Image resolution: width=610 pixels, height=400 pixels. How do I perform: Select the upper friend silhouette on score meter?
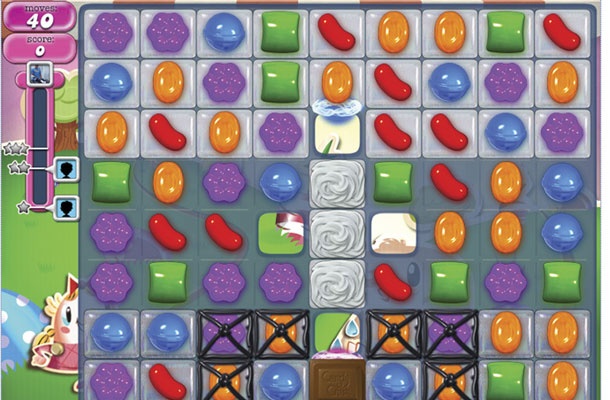(66, 168)
